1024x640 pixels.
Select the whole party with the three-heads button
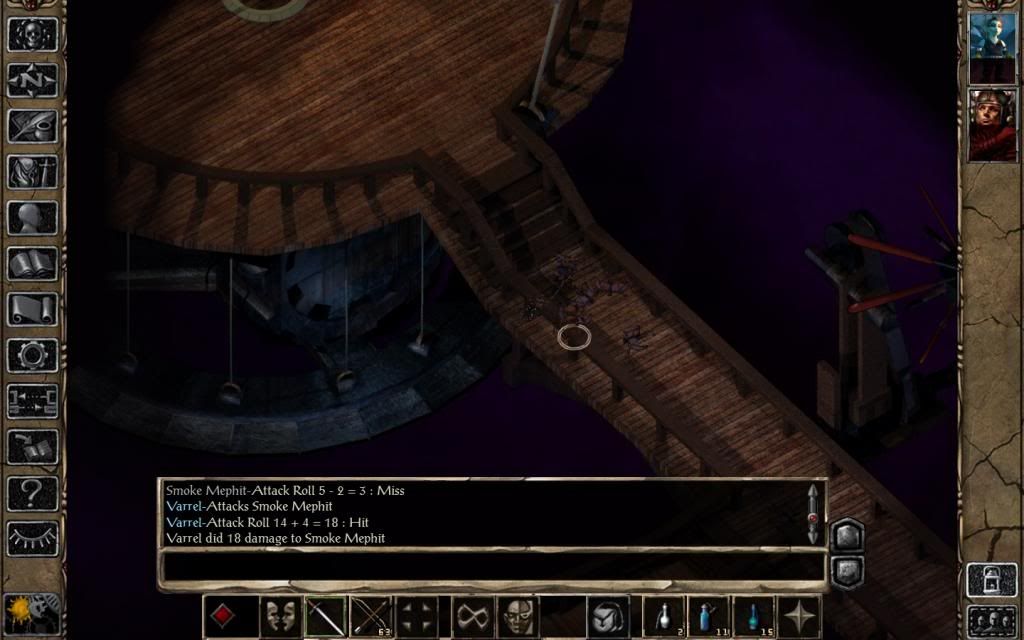coord(992,620)
